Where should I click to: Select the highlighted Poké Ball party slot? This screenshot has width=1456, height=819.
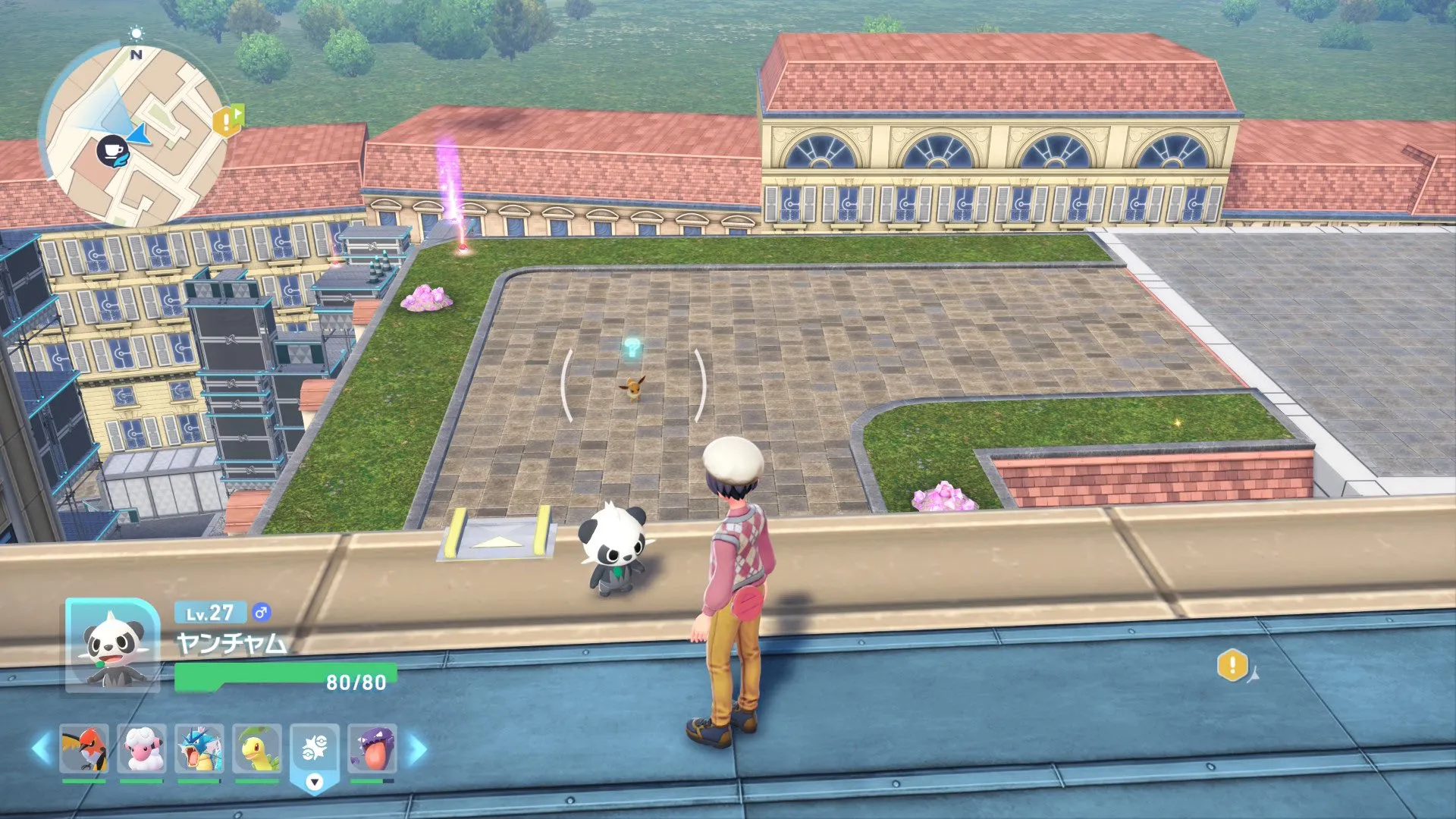315,749
